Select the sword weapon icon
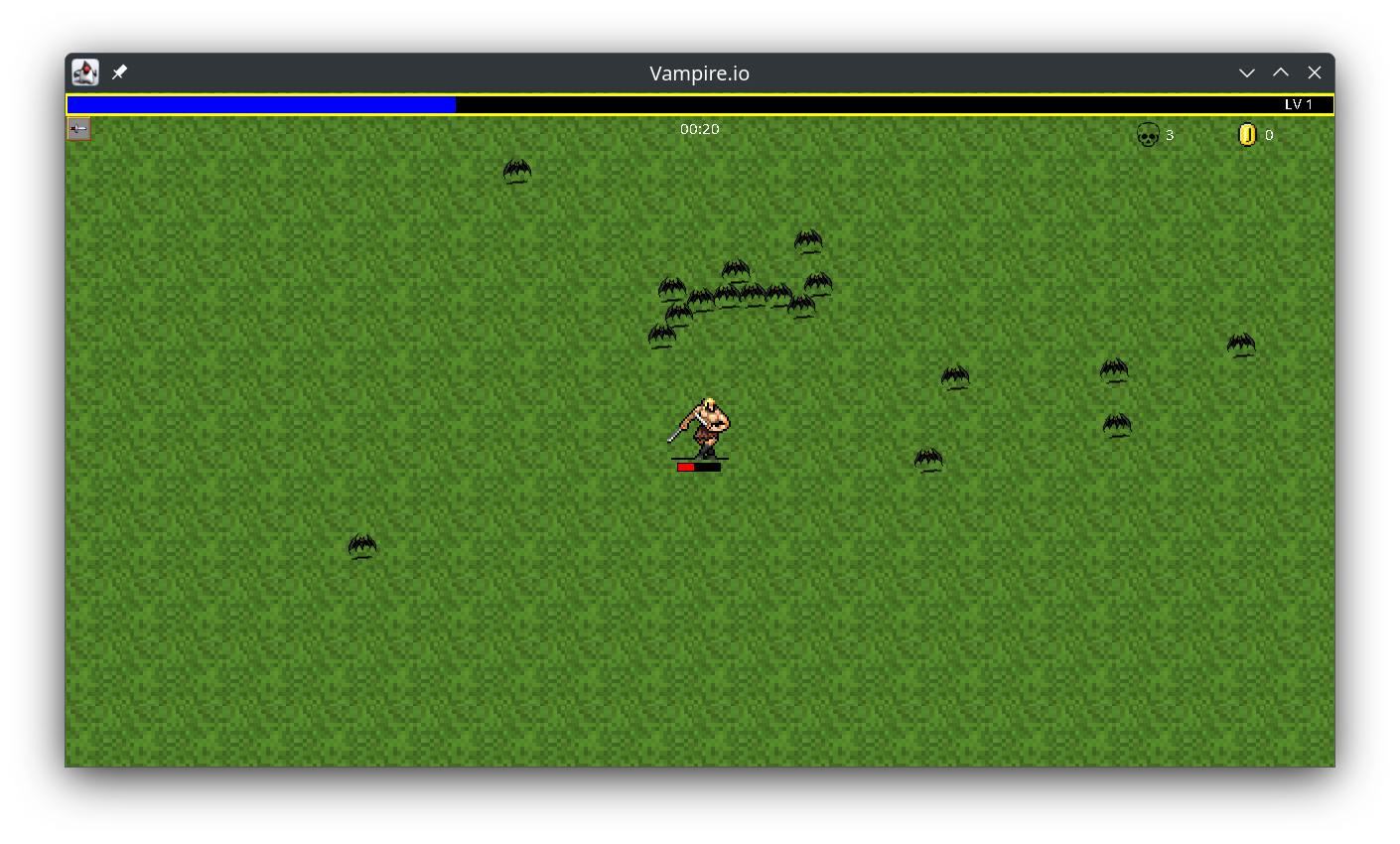Image resolution: width=1400 pixels, height=844 pixels. 78,128
